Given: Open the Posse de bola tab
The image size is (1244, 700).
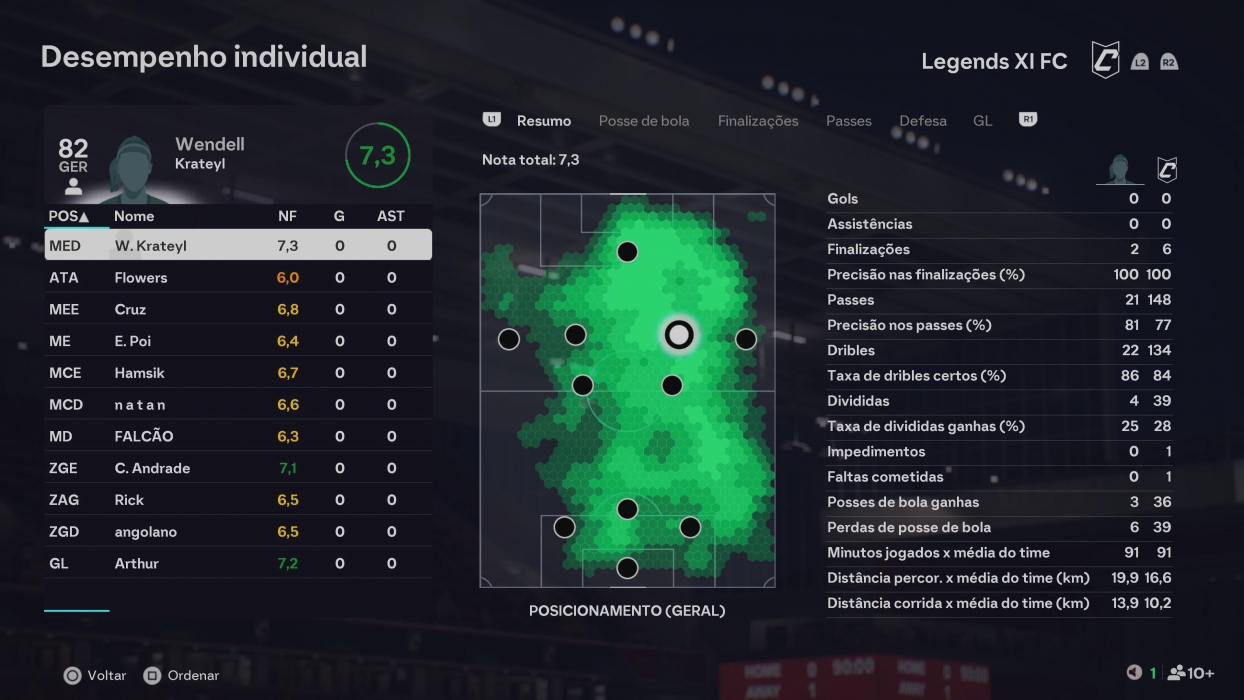Looking at the screenshot, I should click(x=643, y=121).
